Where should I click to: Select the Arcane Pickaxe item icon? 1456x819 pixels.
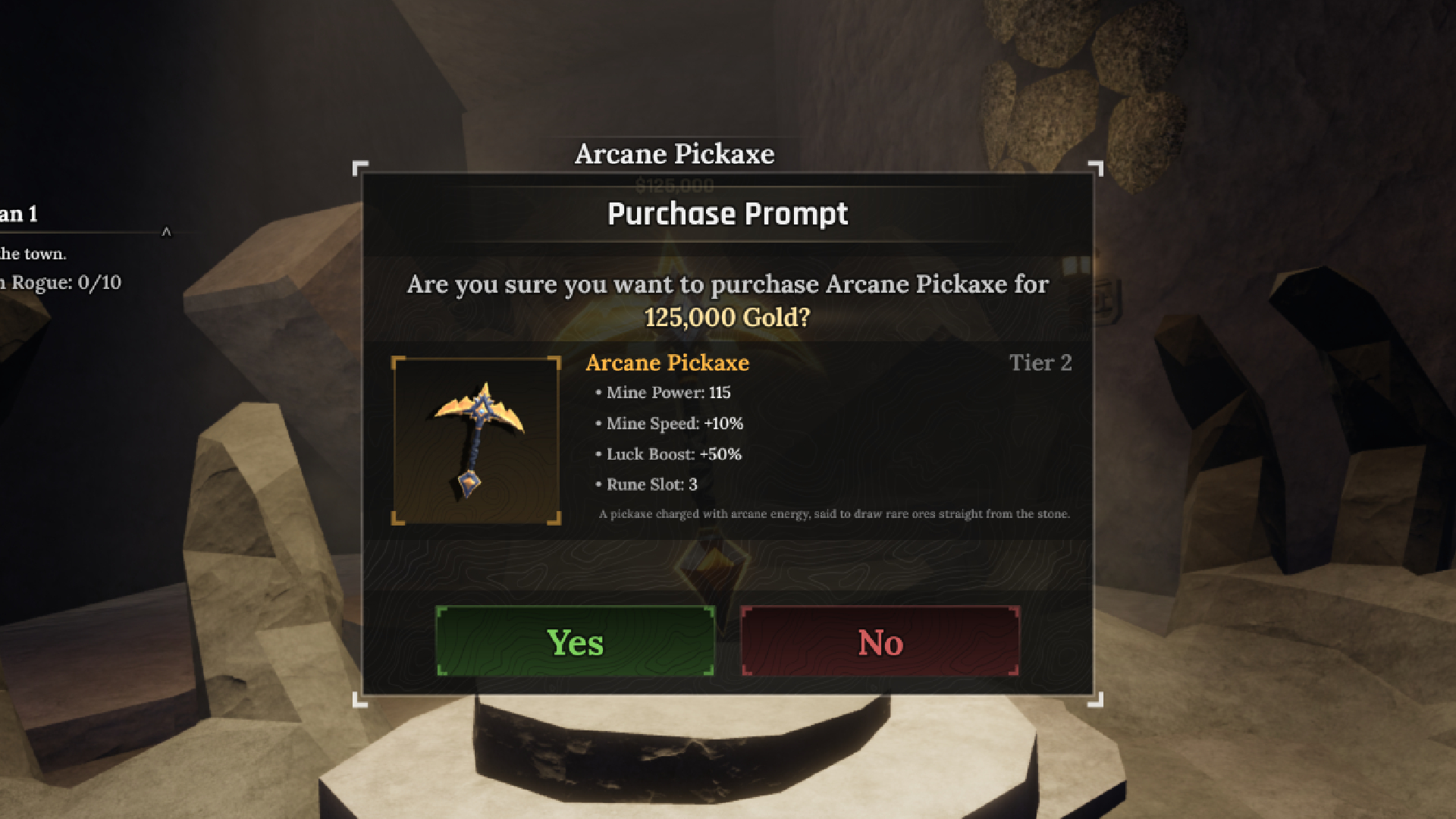(477, 440)
